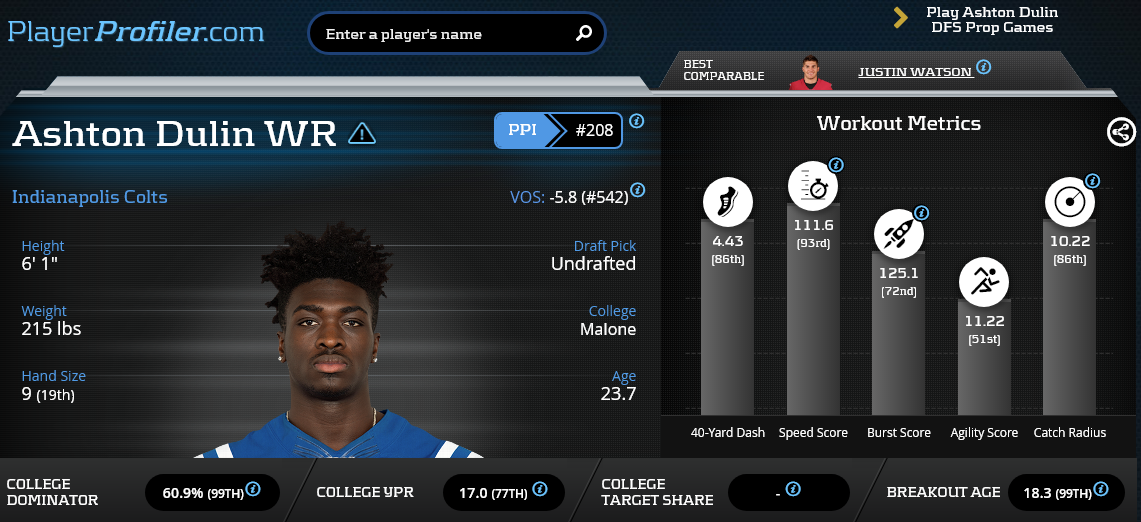Screen dimensions: 1141x522
Task: Show info for the PPI ranking
Action: click(x=637, y=121)
